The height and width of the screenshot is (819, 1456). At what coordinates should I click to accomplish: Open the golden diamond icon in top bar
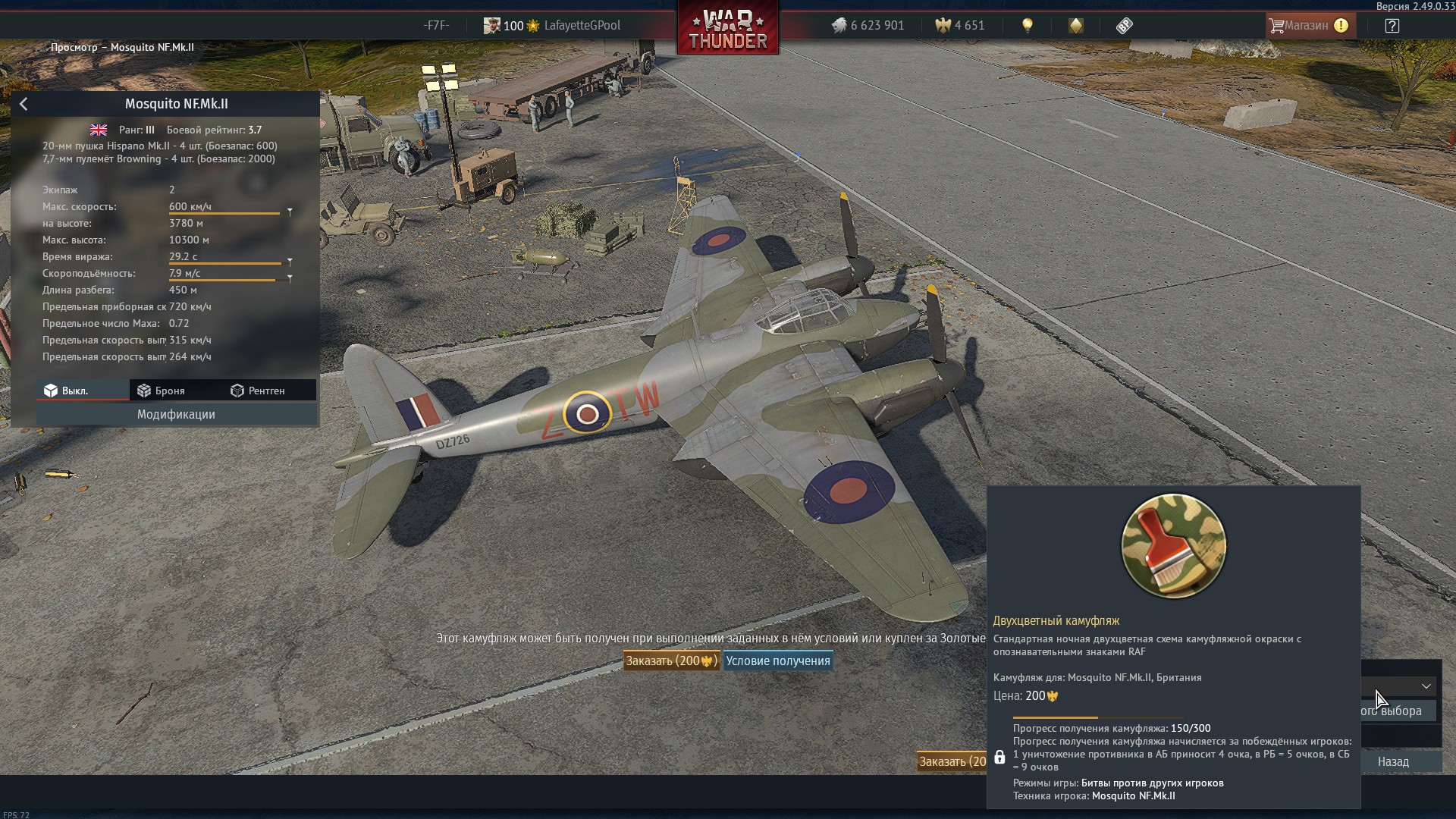[1075, 26]
